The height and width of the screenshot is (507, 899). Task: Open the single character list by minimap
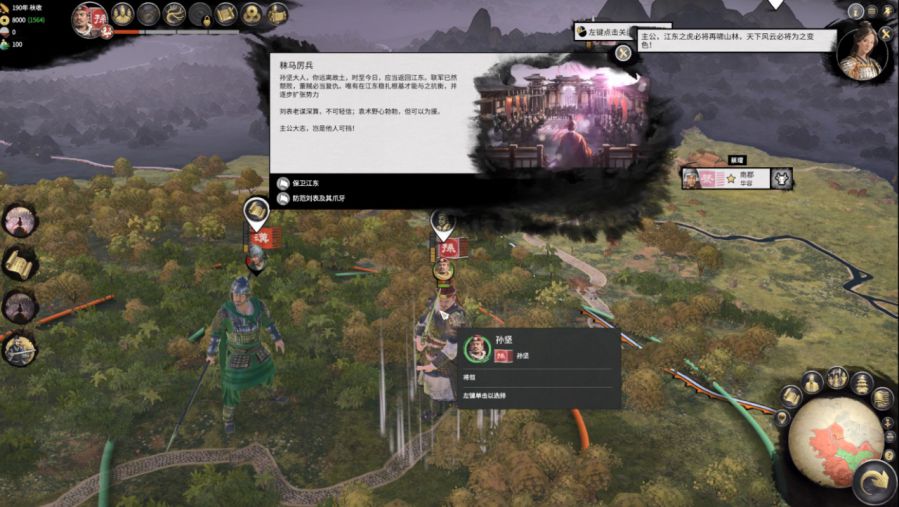pos(813,383)
